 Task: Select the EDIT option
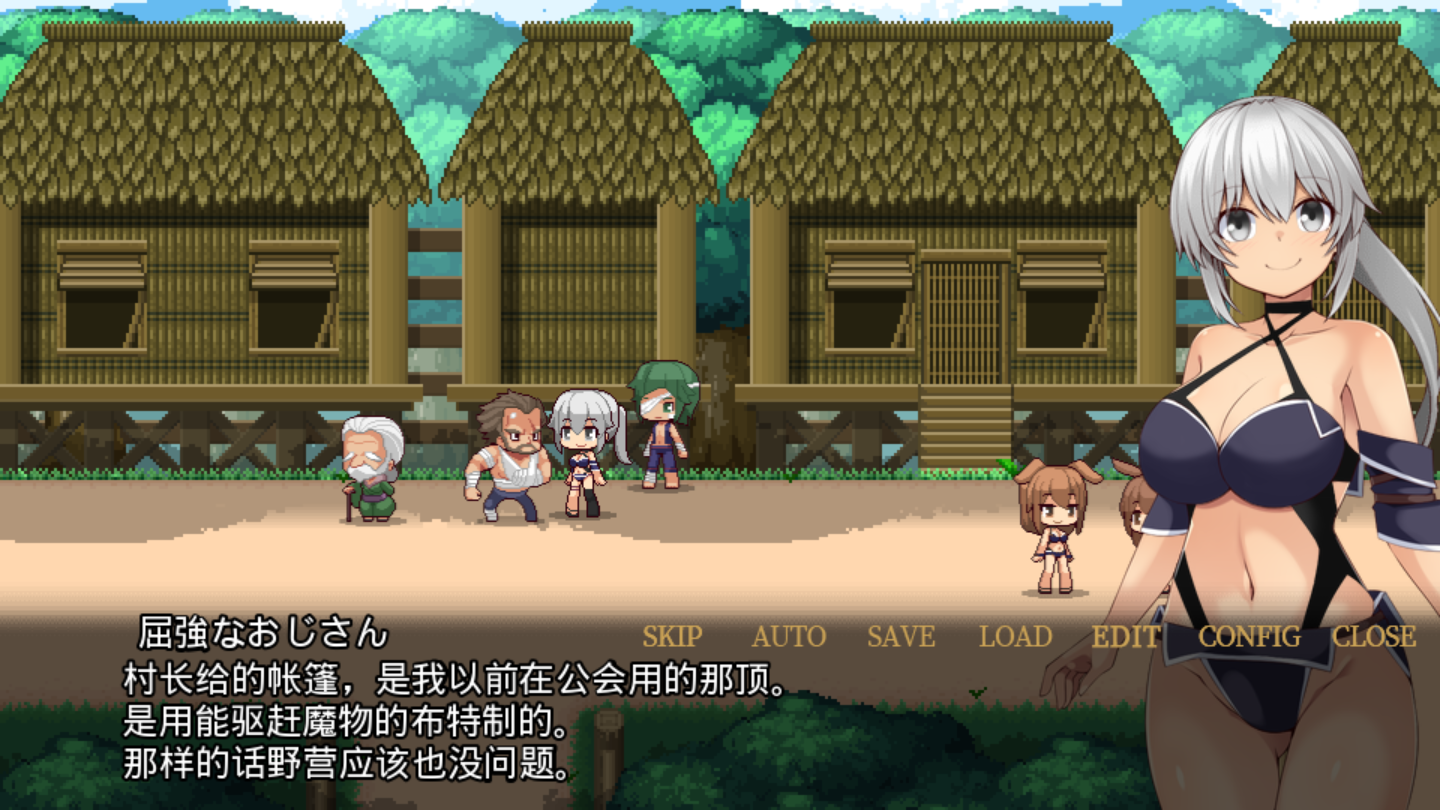click(x=1126, y=637)
